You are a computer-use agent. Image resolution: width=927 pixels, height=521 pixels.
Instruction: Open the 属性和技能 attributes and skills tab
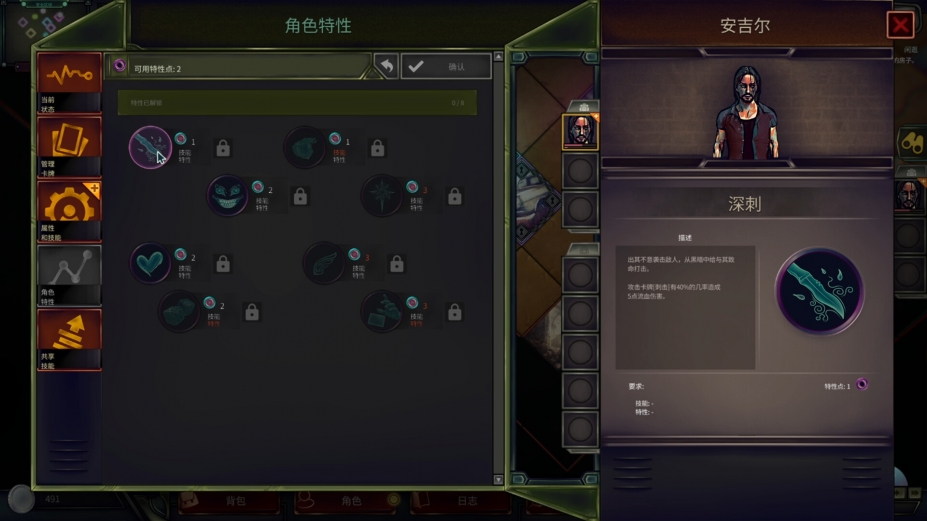[x=69, y=211]
